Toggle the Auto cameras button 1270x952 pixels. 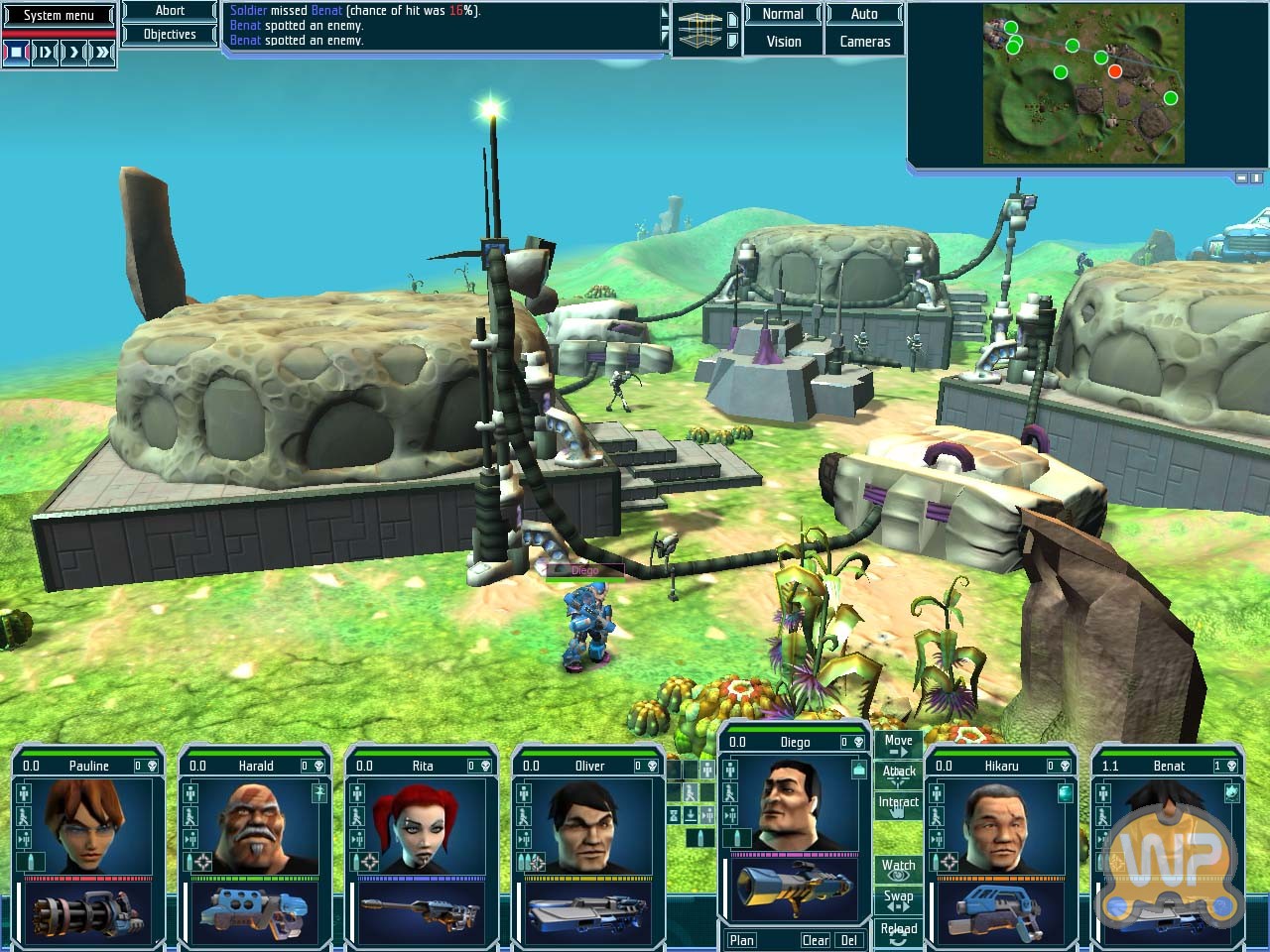(864, 14)
